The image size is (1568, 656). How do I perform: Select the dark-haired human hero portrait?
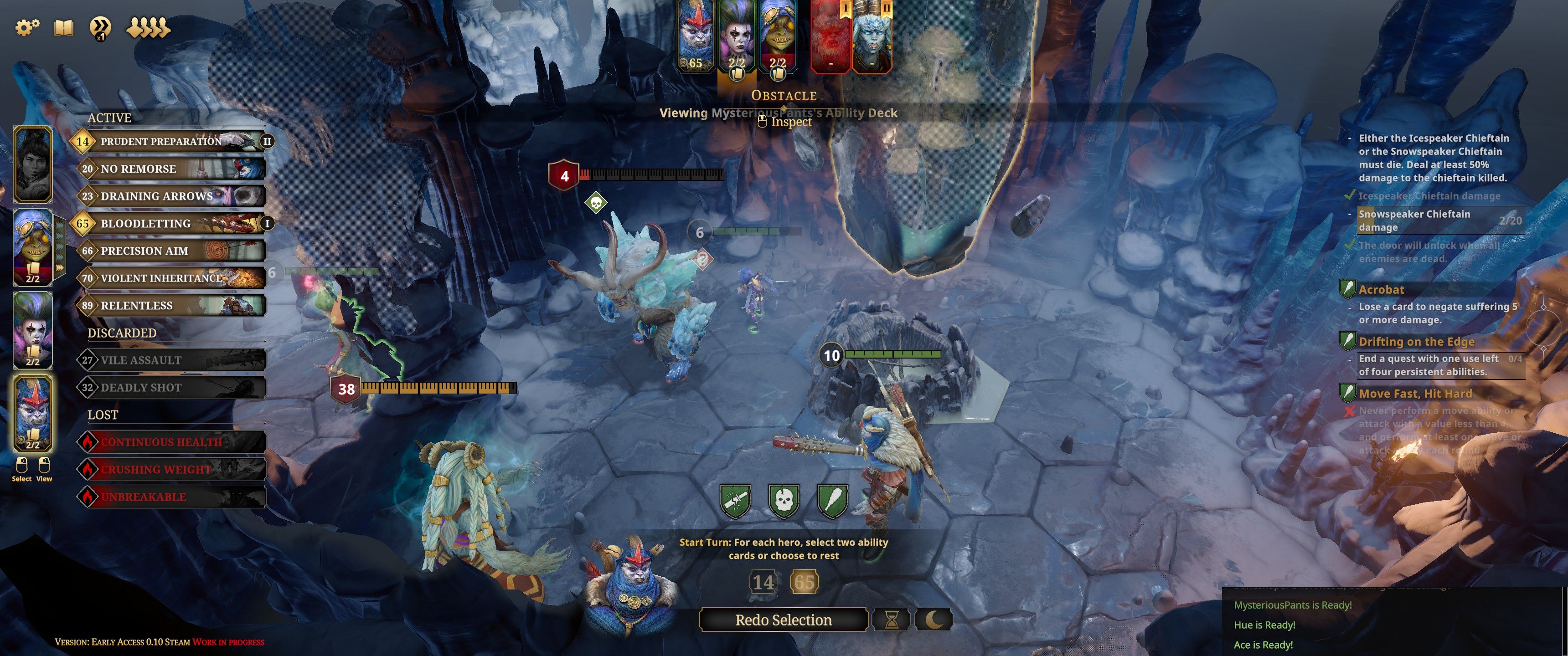(33, 164)
